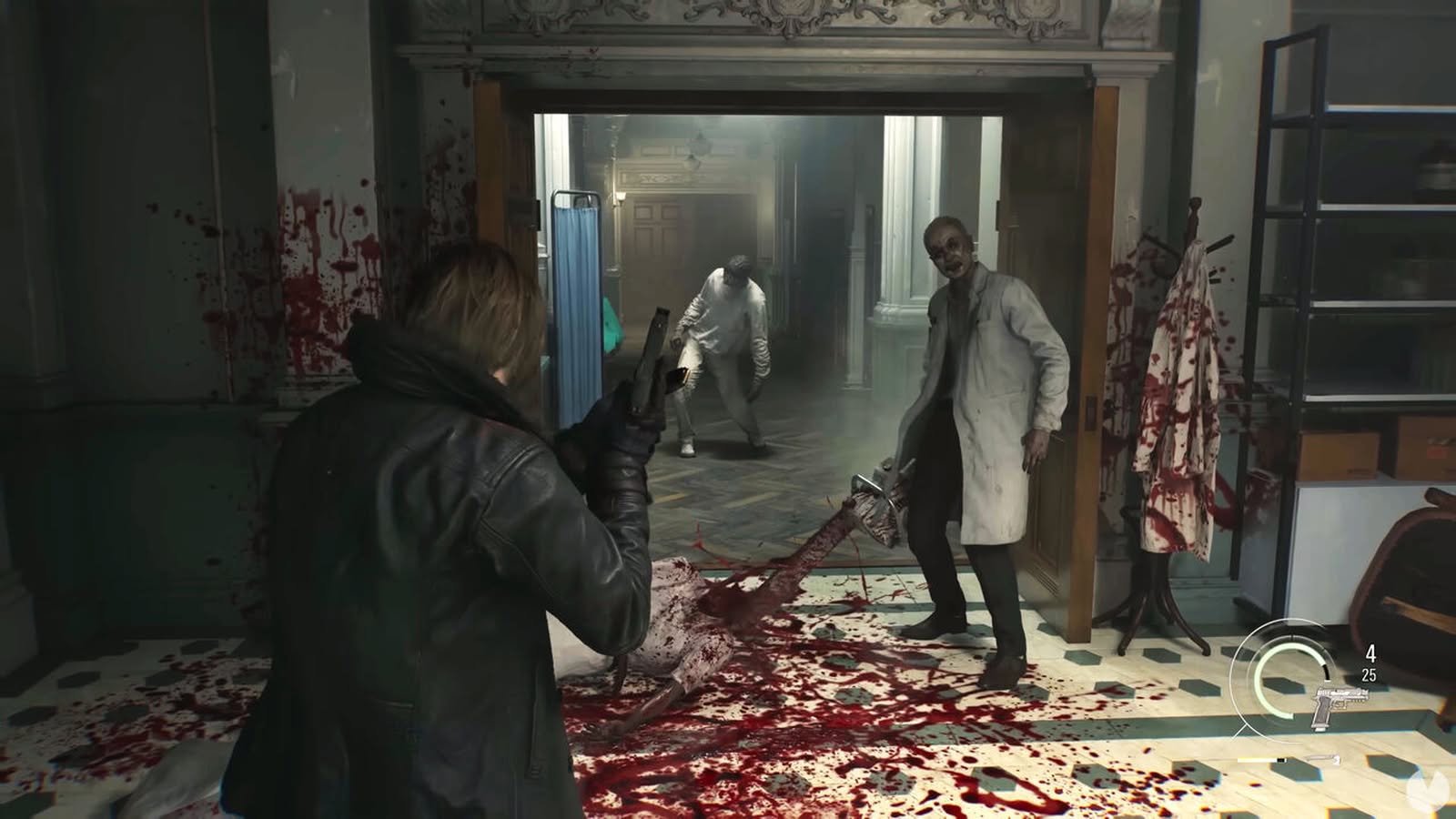Click the reserve ammo counter showing 25

(1369, 673)
